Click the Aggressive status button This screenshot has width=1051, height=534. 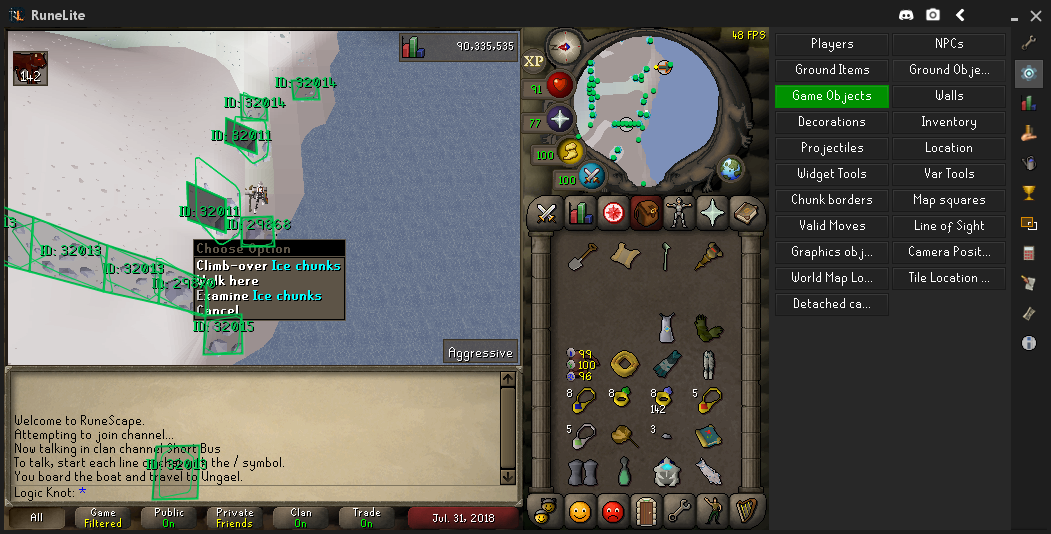pyautogui.click(x=481, y=353)
